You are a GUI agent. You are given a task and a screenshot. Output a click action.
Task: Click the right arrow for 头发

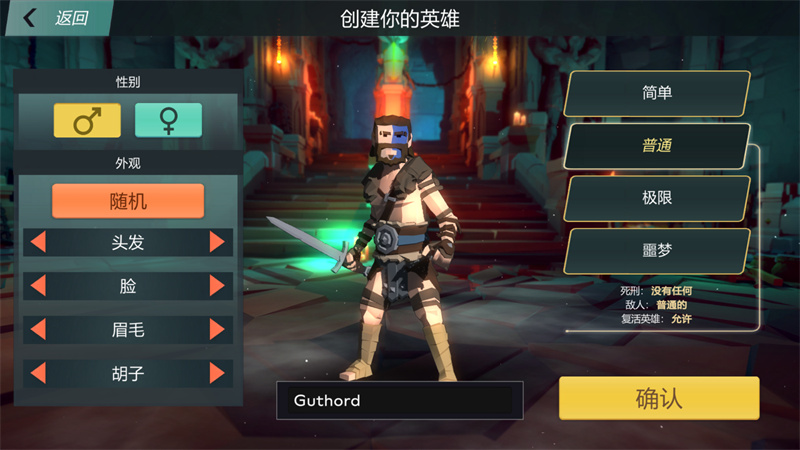(x=217, y=242)
